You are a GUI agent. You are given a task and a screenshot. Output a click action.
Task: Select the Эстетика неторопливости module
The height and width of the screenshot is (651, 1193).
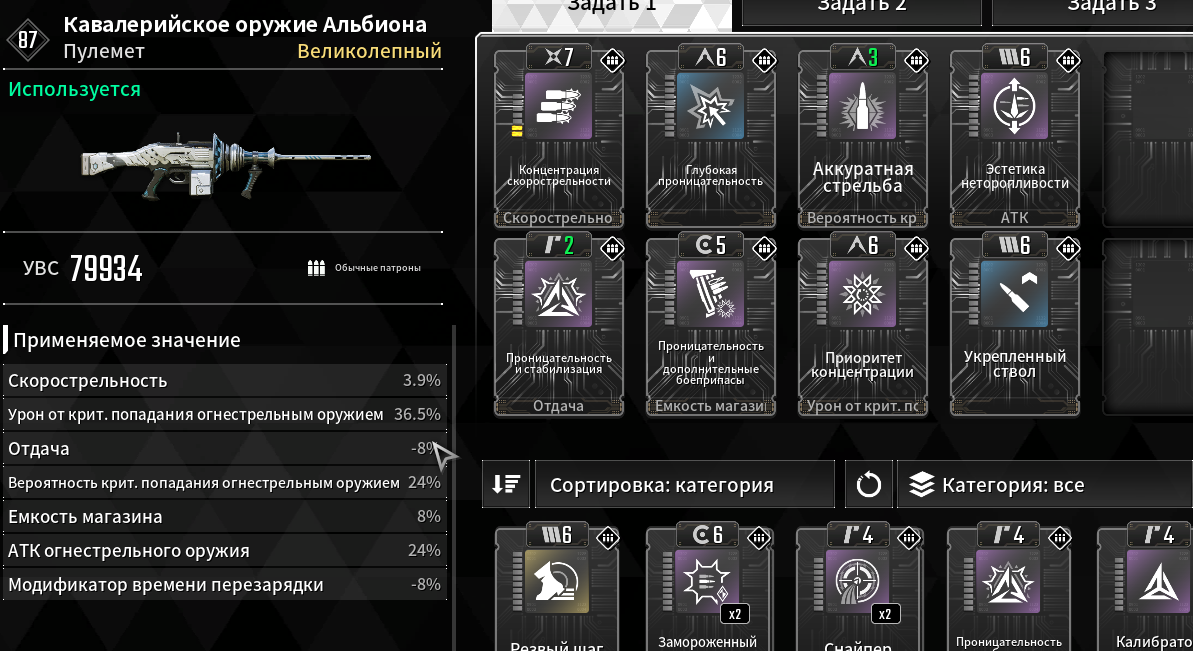point(1014,137)
